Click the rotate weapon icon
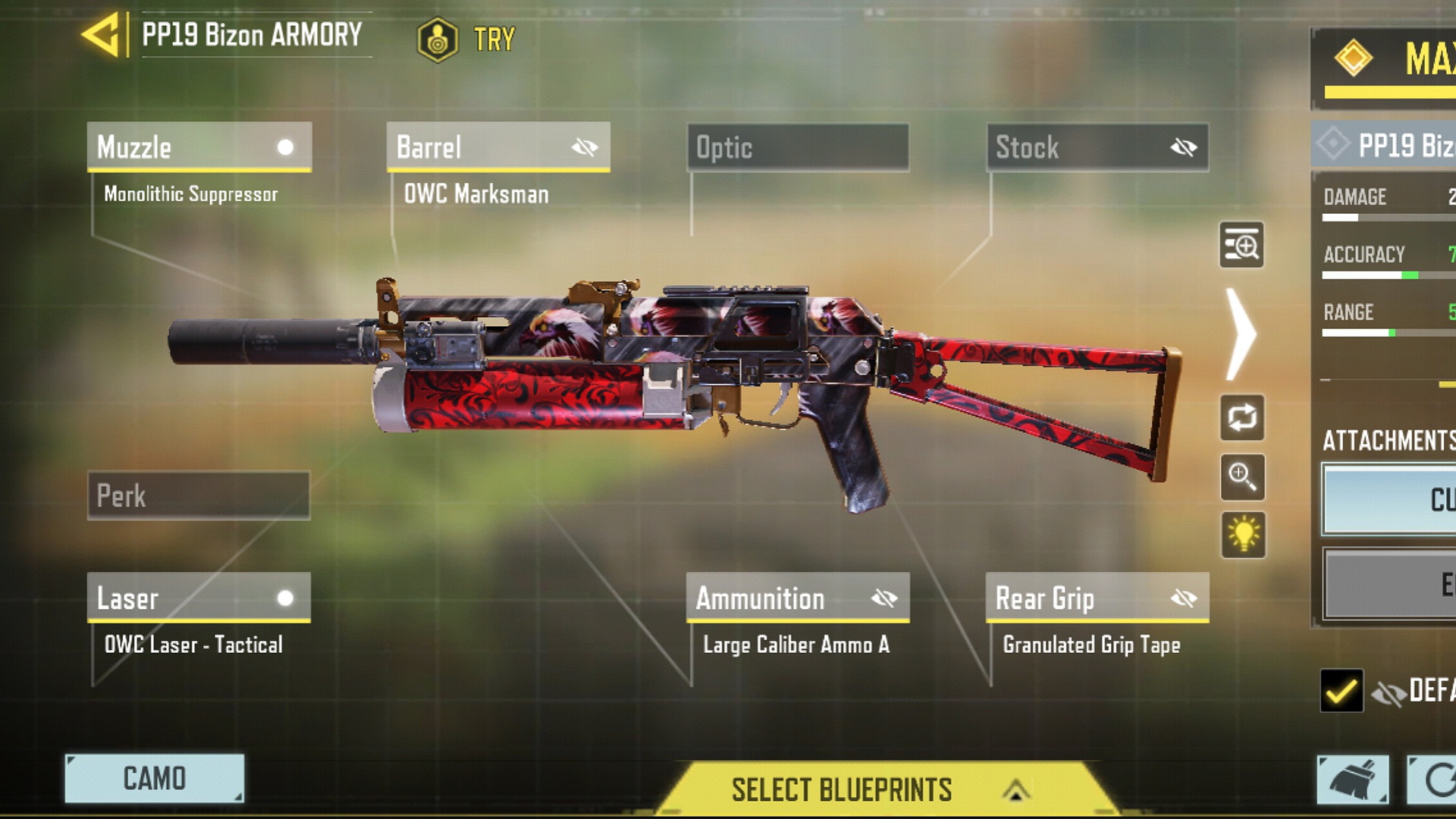Screen dimensions: 1456x819 tap(1241, 417)
